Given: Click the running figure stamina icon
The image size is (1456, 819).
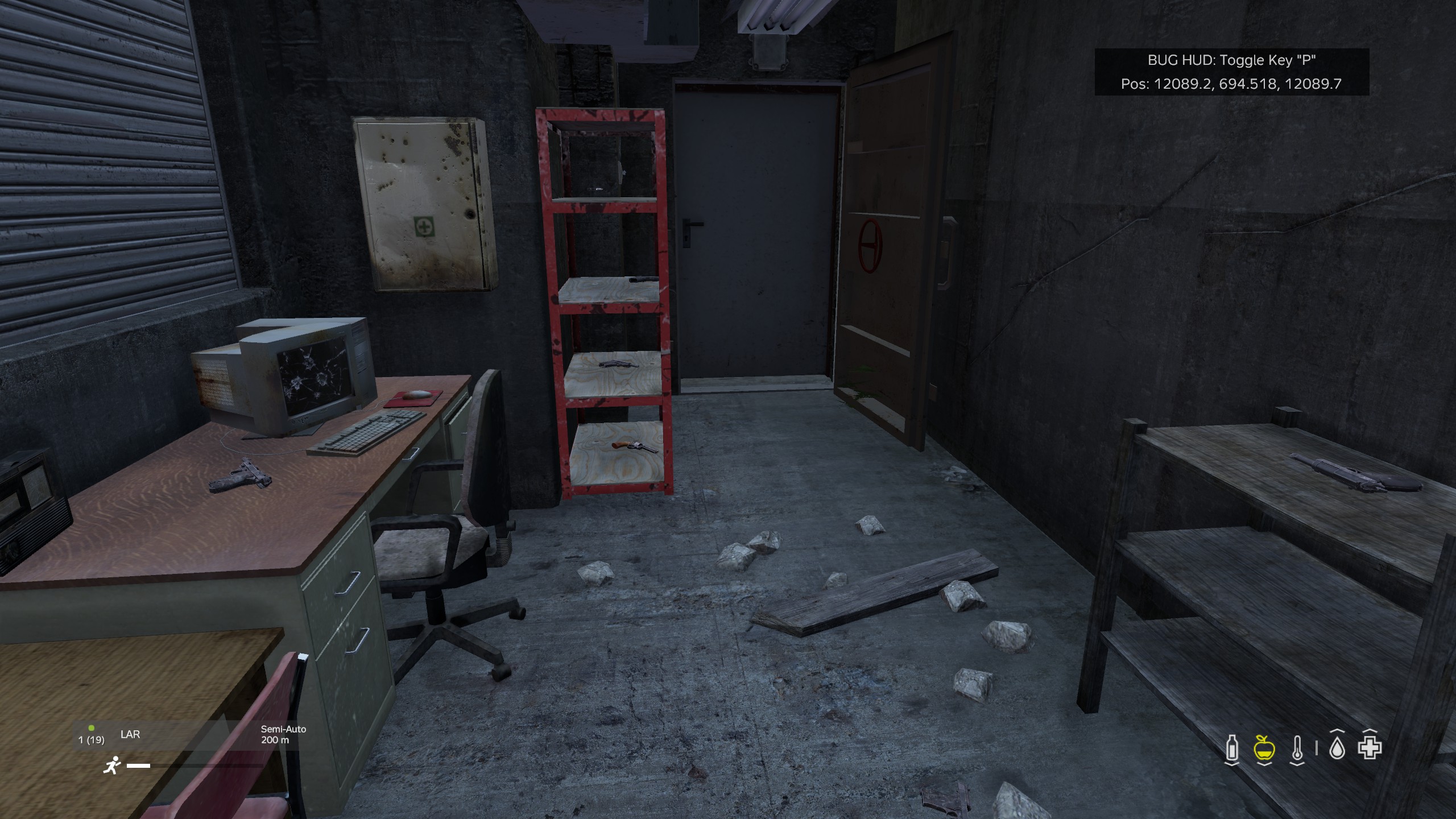Looking at the screenshot, I should [x=112, y=766].
